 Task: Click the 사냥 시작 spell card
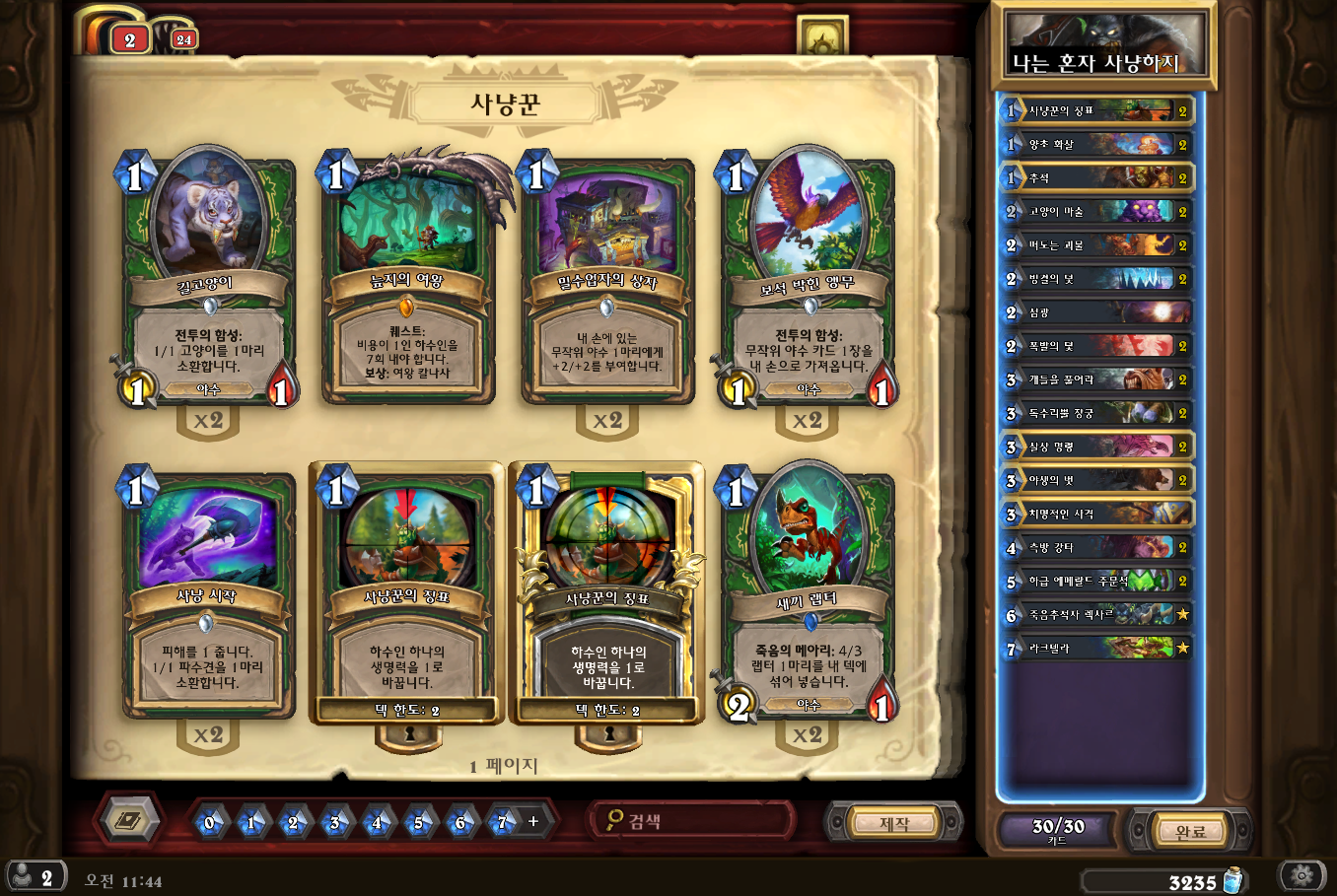pos(207,596)
